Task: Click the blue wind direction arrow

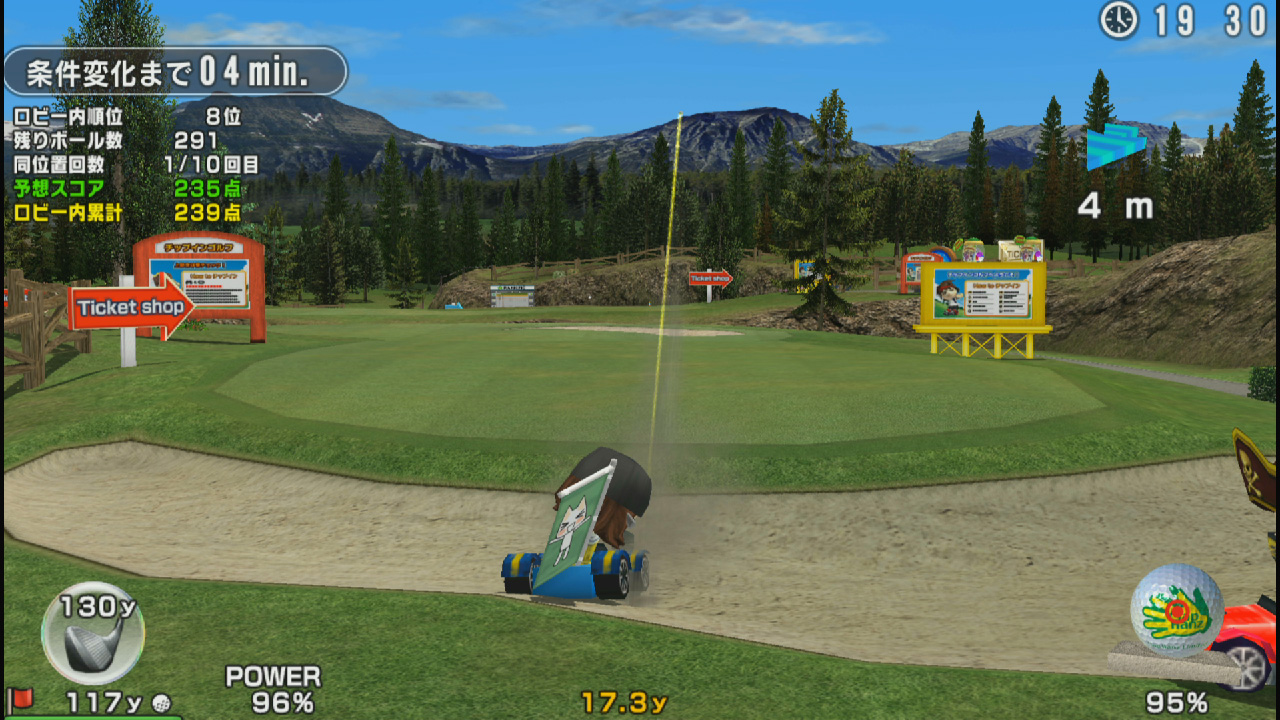Action: [1114, 146]
